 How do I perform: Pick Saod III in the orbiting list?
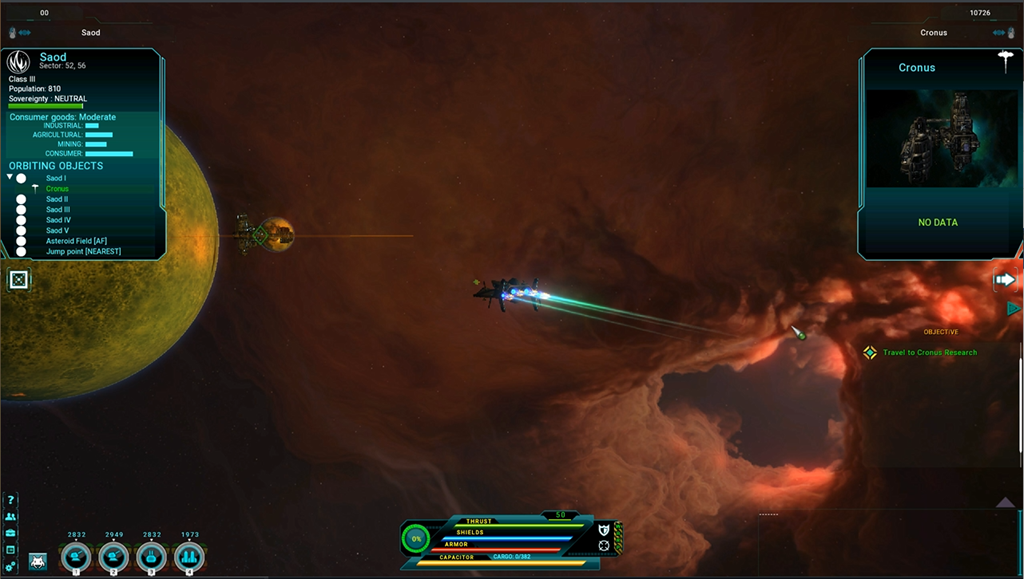tap(58, 210)
